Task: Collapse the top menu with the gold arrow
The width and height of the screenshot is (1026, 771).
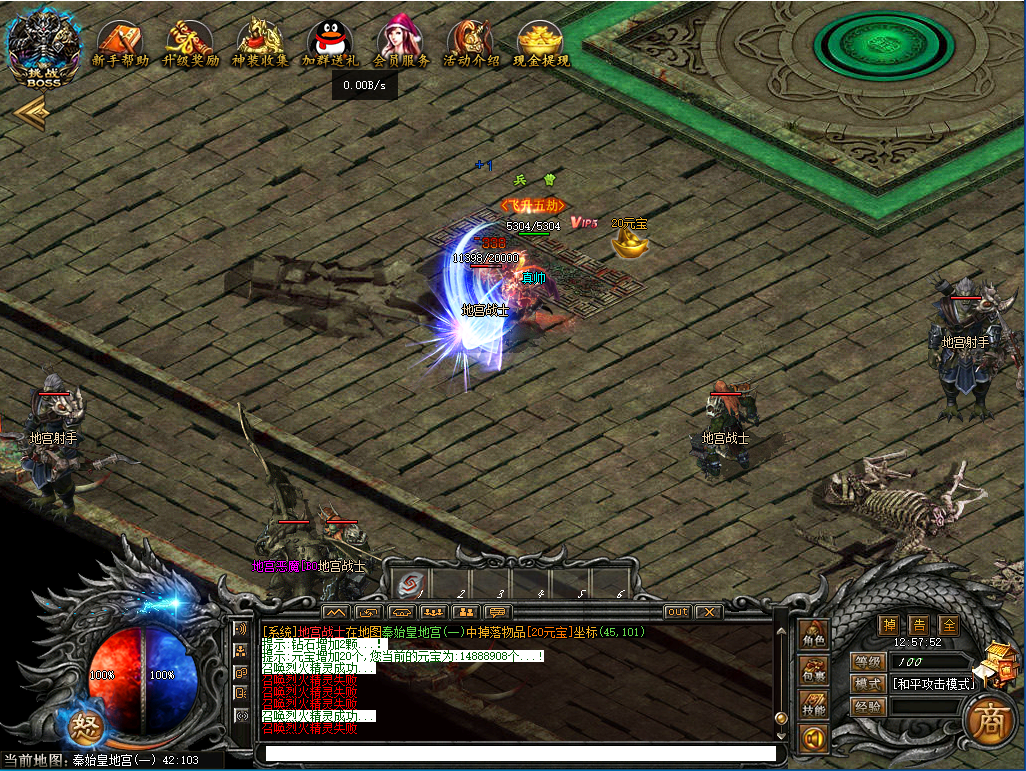Action: click(32, 112)
